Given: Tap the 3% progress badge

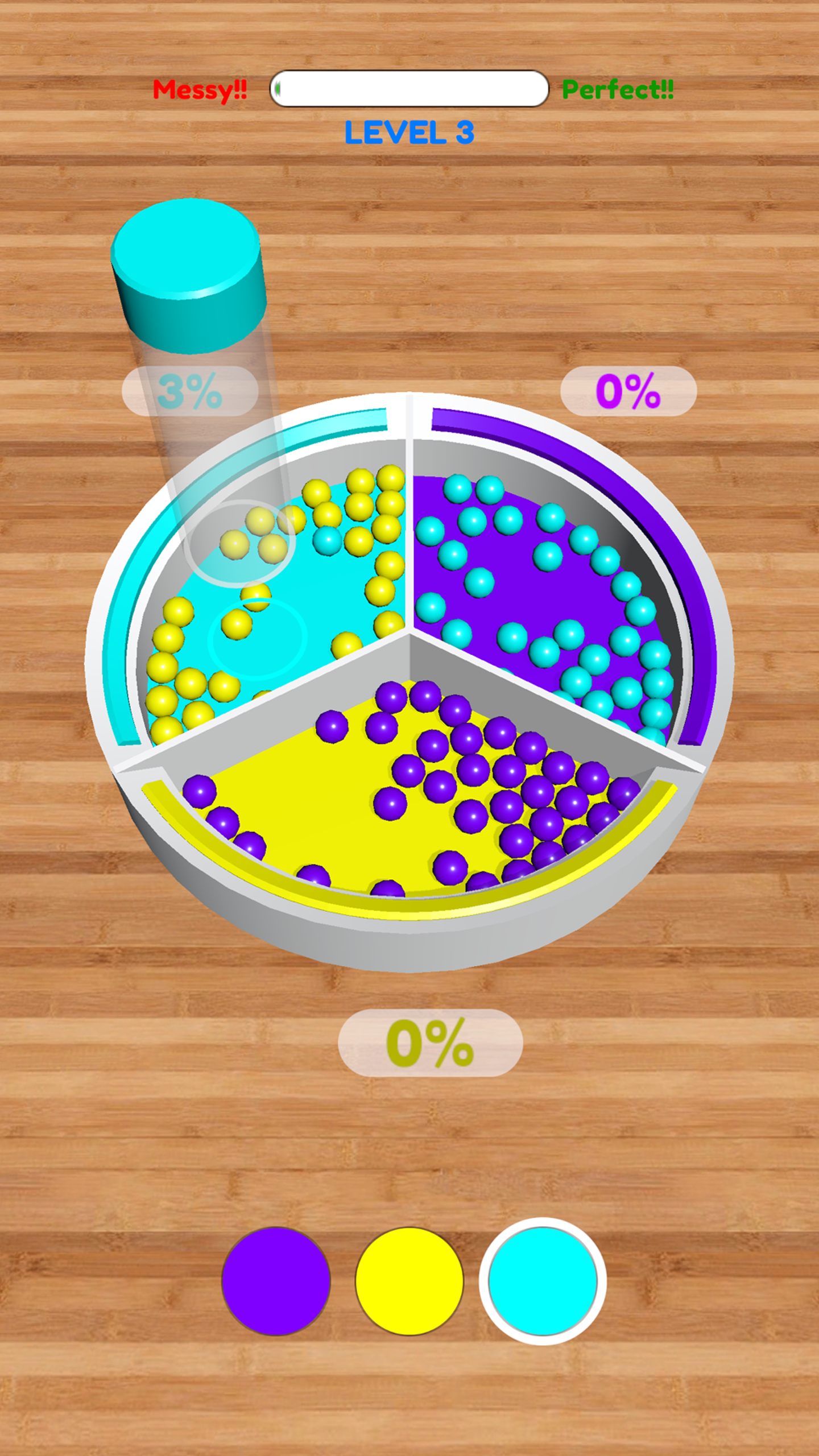Looking at the screenshot, I should point(191,390).
